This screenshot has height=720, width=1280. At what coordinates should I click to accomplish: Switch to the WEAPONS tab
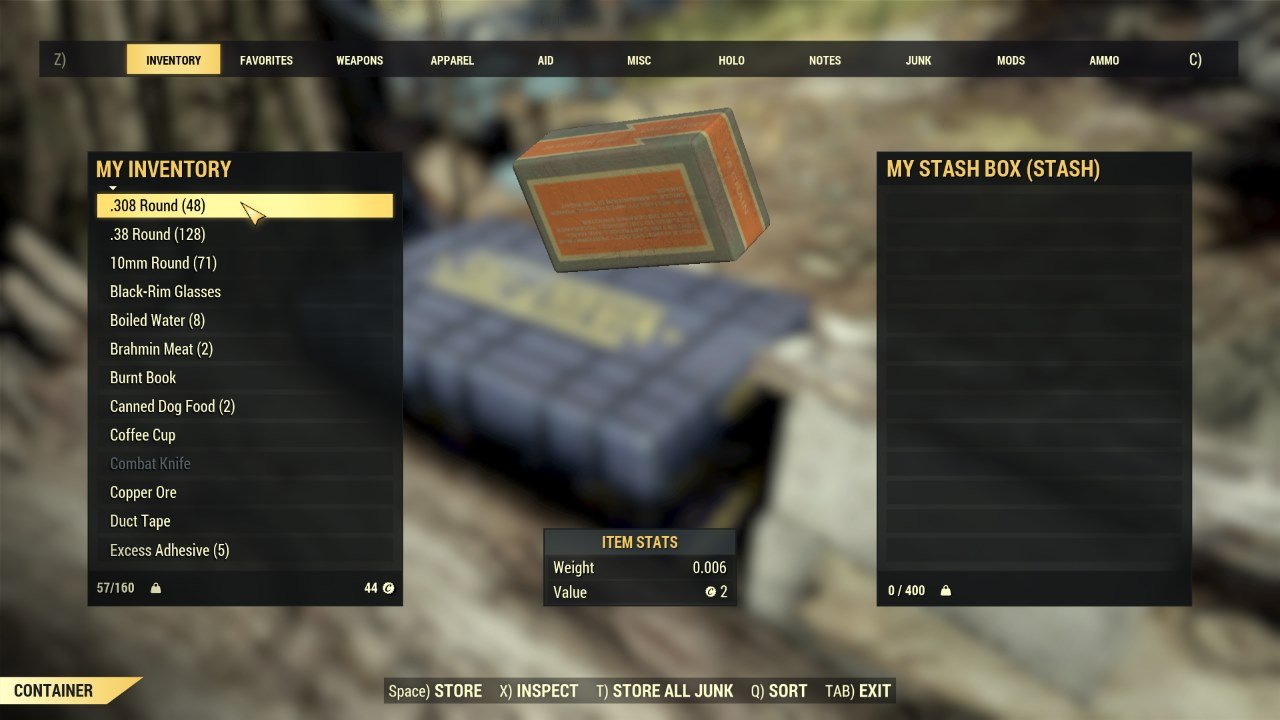[x=359, y=60]
